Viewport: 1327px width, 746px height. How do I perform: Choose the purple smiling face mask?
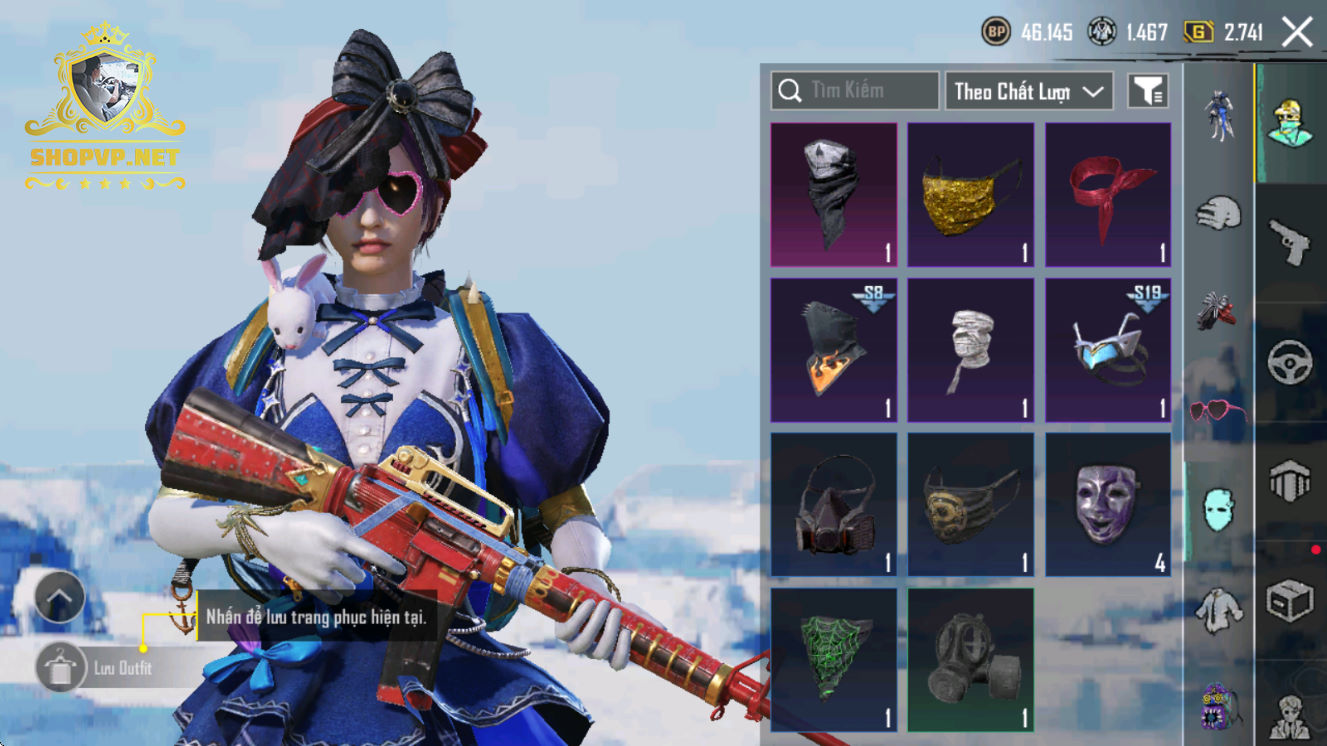(1108, 505)
